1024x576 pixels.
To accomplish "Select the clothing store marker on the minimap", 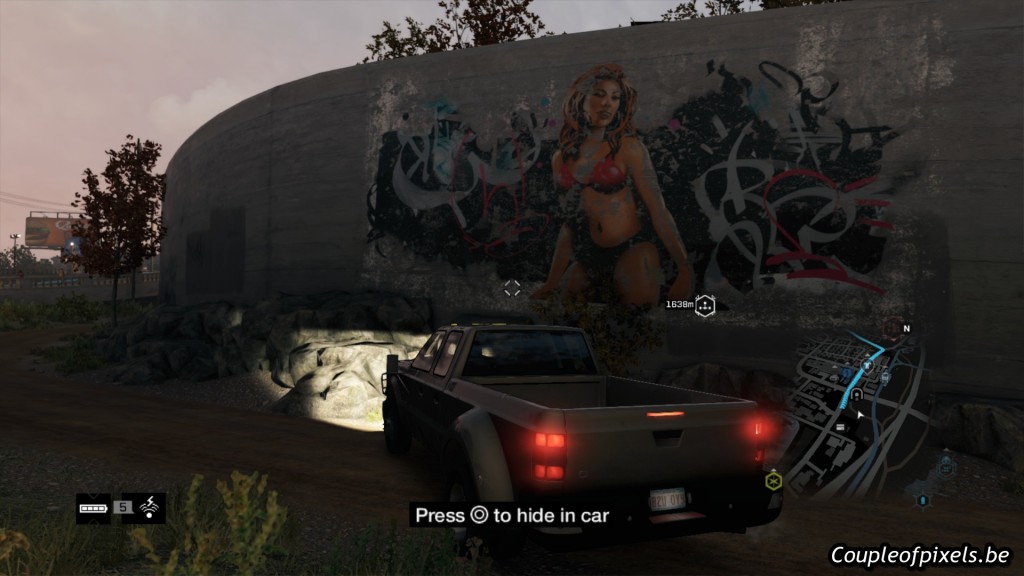I will click(x=867, y=365).
